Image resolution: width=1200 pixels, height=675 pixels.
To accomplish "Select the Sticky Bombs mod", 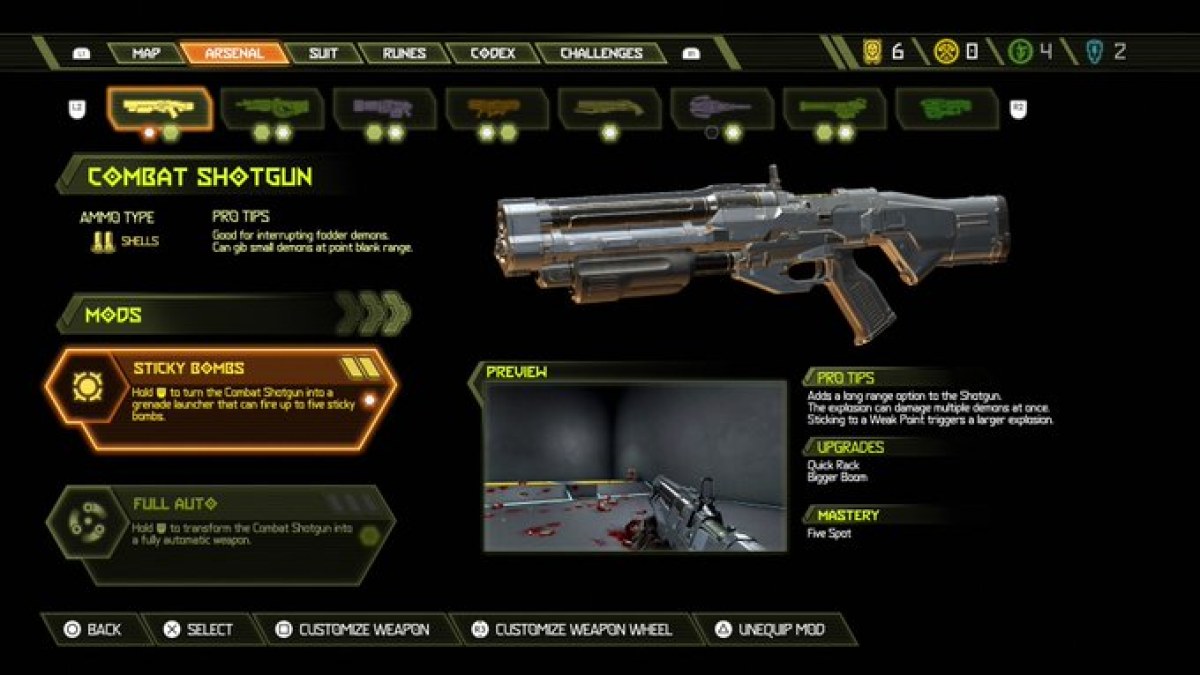I will click(x=220, y=399).
